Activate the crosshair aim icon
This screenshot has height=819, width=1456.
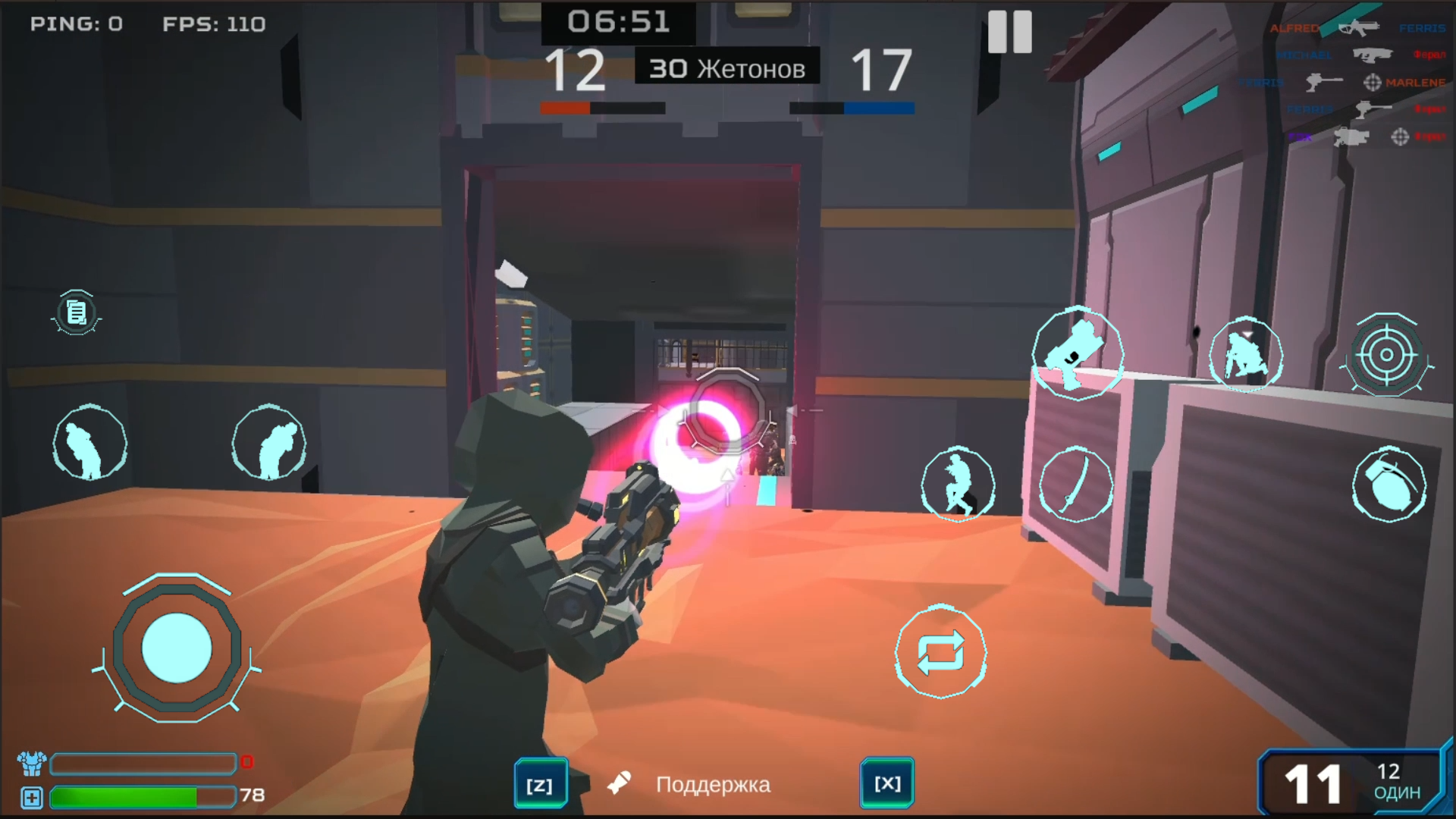click(x=1388, y=356)
